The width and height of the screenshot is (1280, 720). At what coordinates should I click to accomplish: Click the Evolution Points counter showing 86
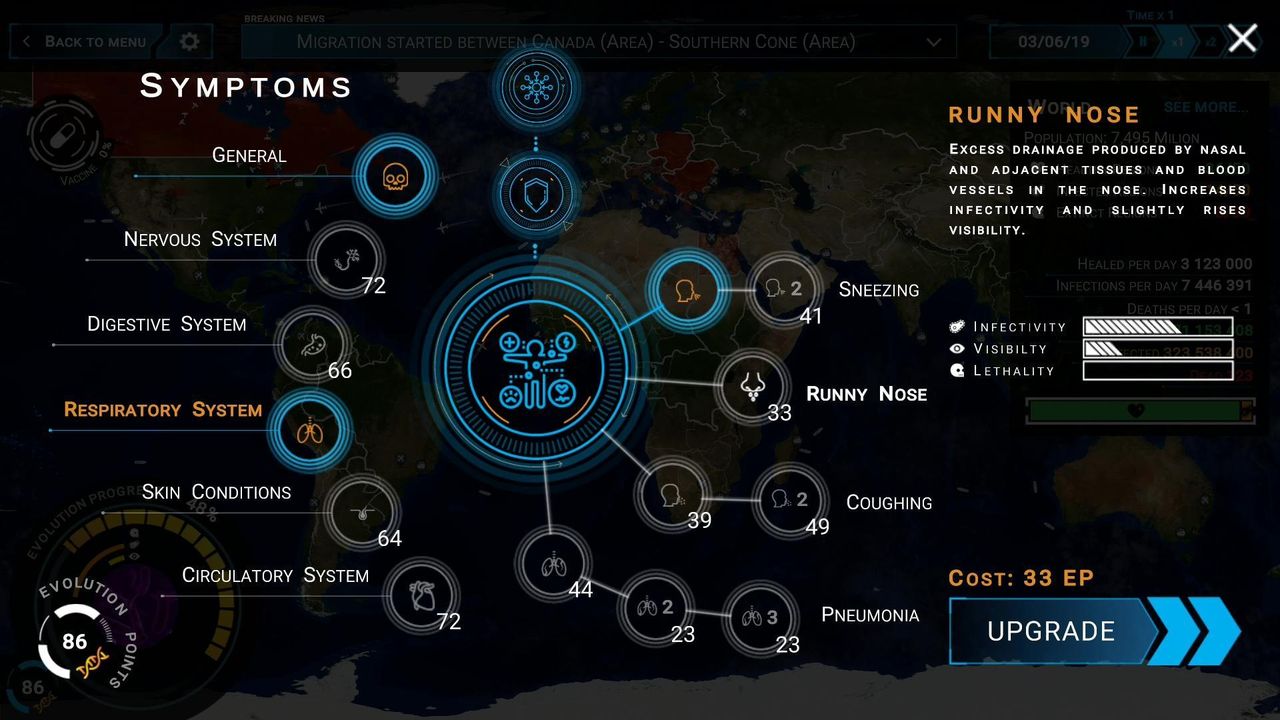74,642
